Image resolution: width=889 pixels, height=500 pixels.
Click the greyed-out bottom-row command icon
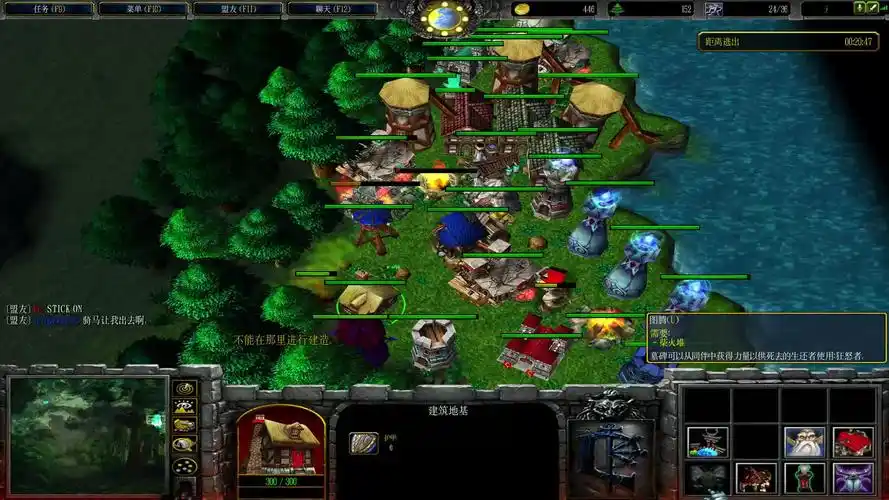click(706, 478)
